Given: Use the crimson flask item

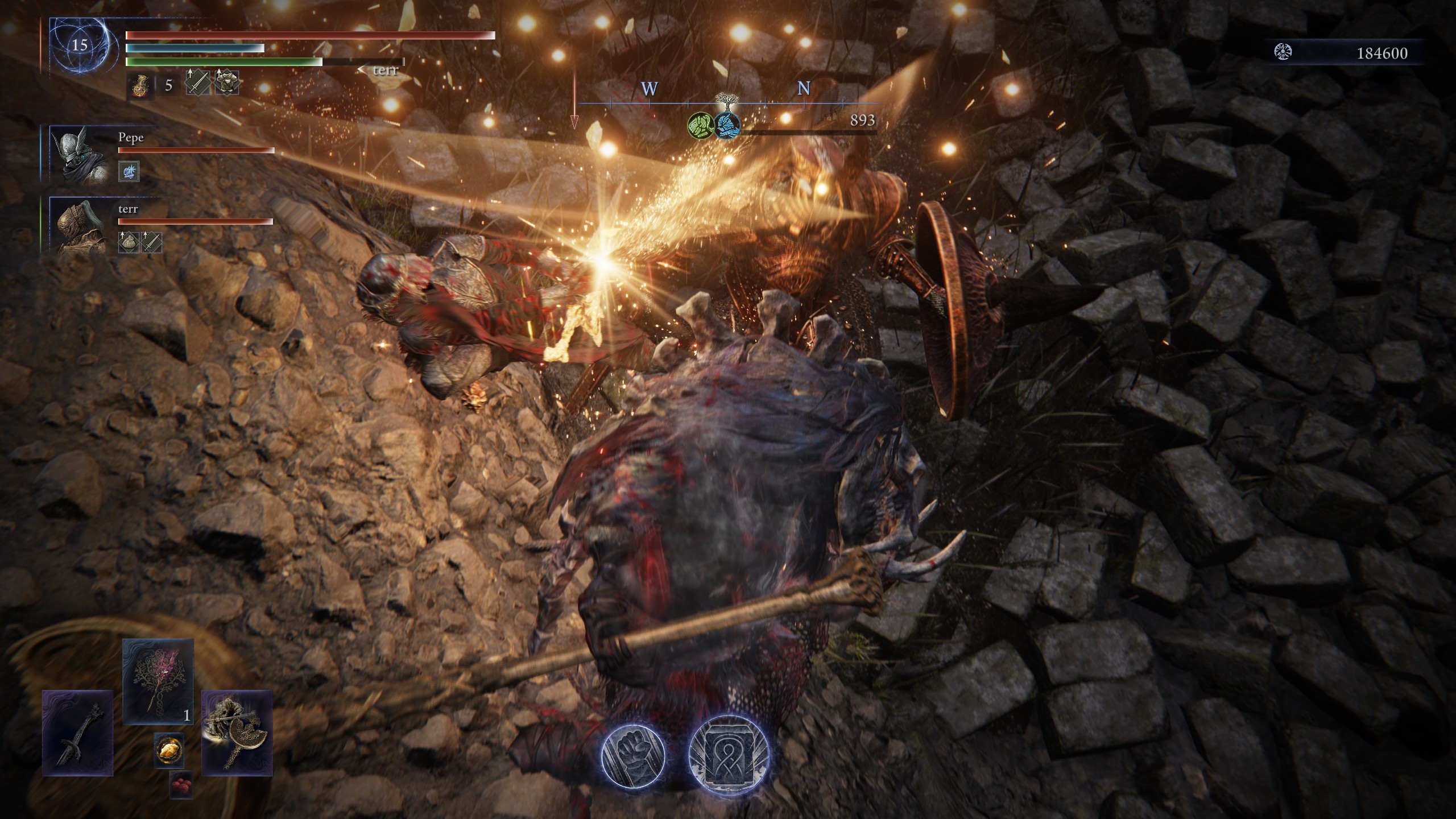Looking at the screenshot, I should pyautogui.click(x=140, y=86).
